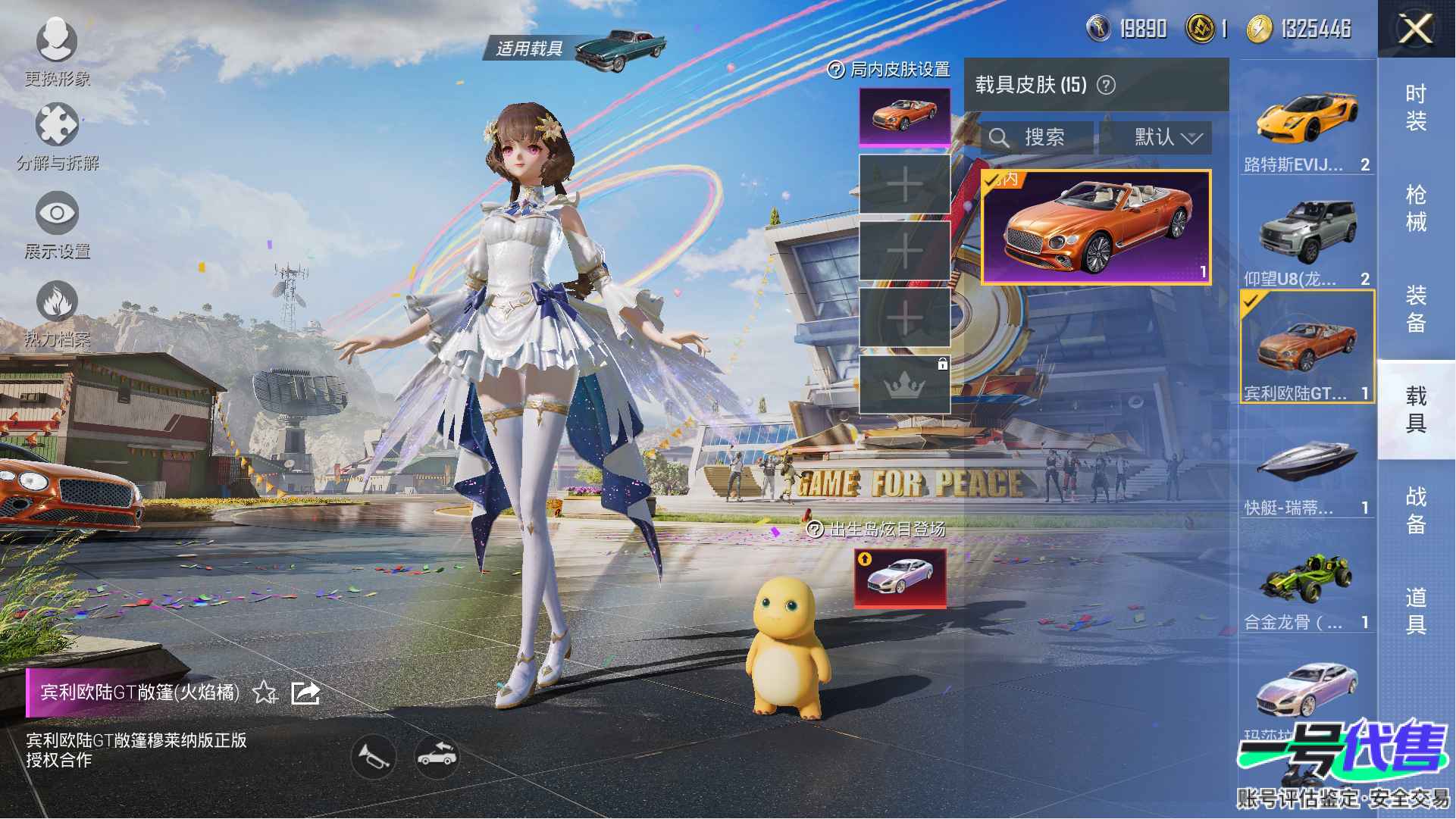Open the 道具 items tab
Image resolution: width=1456 pixels, height=819 pixels.
click(1415, 611)
